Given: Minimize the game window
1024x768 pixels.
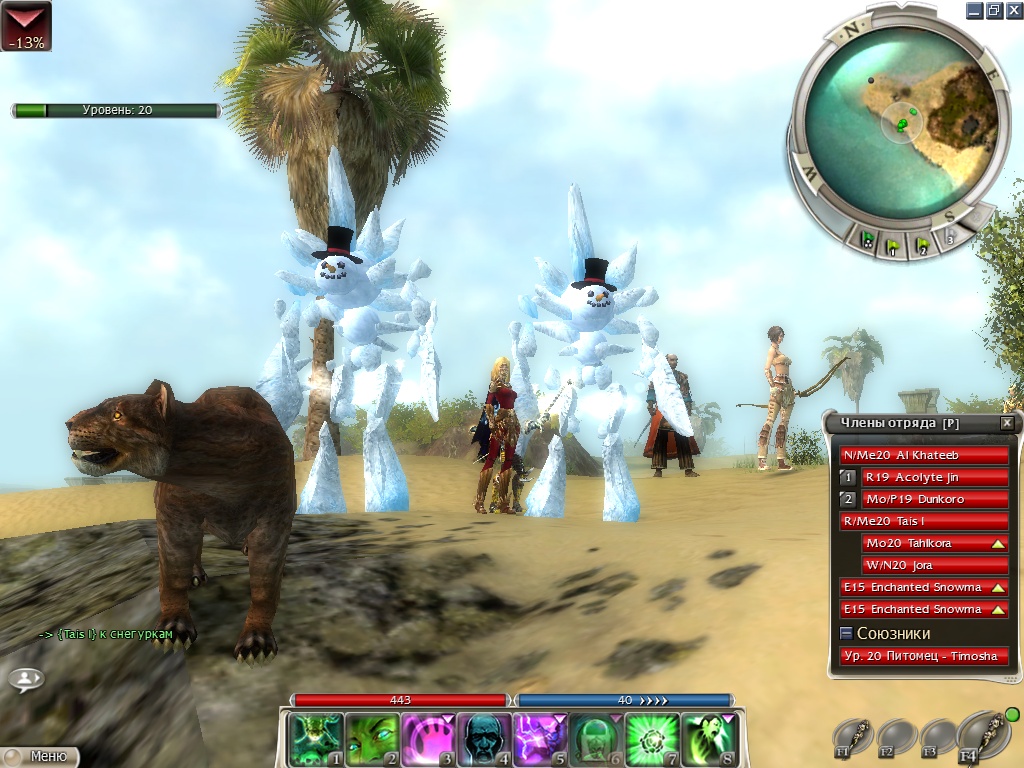Looking at the screenshot, I should click(x=974, y=10).
